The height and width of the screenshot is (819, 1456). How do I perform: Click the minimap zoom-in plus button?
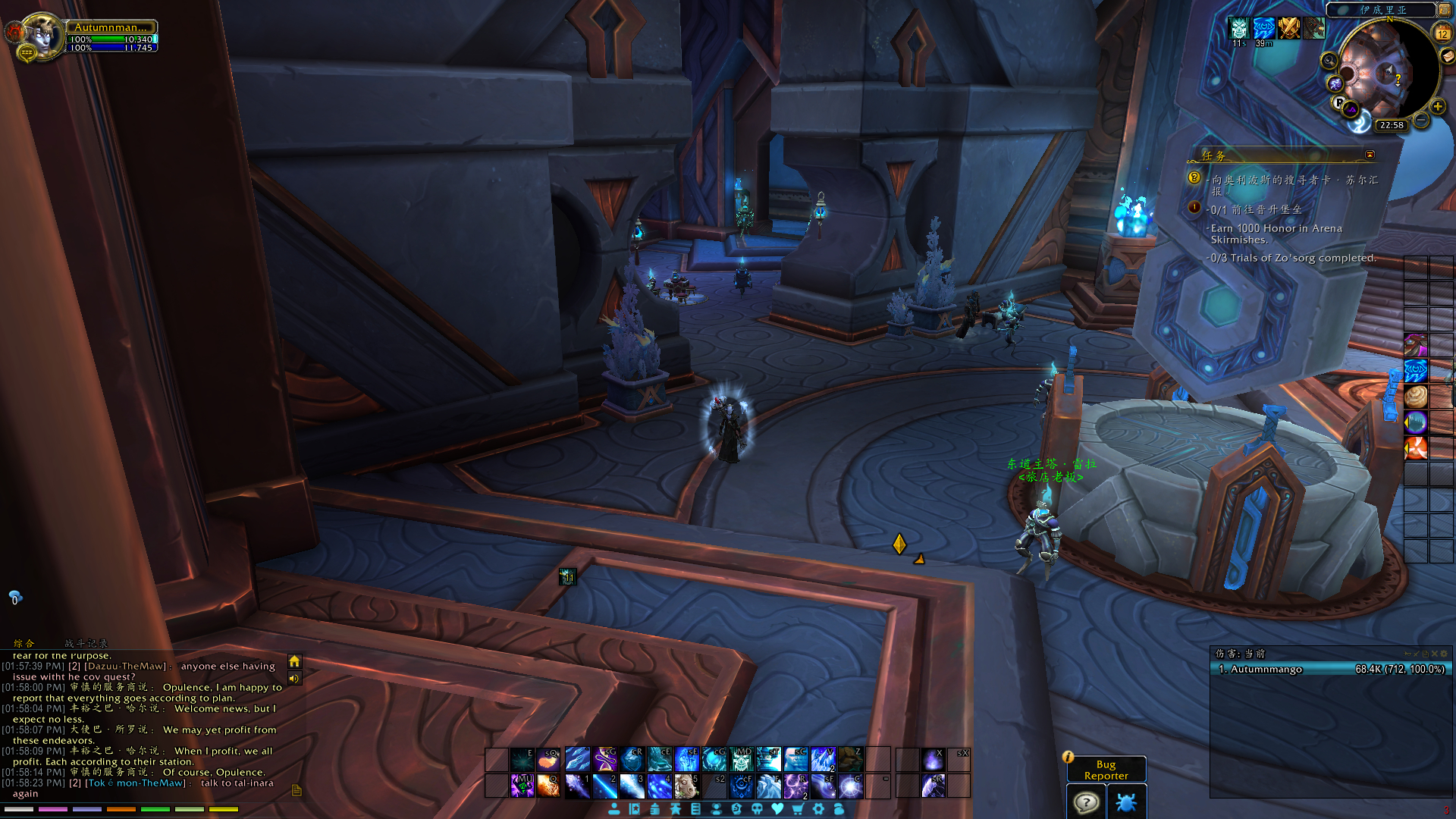click(x=1438, y=107)
